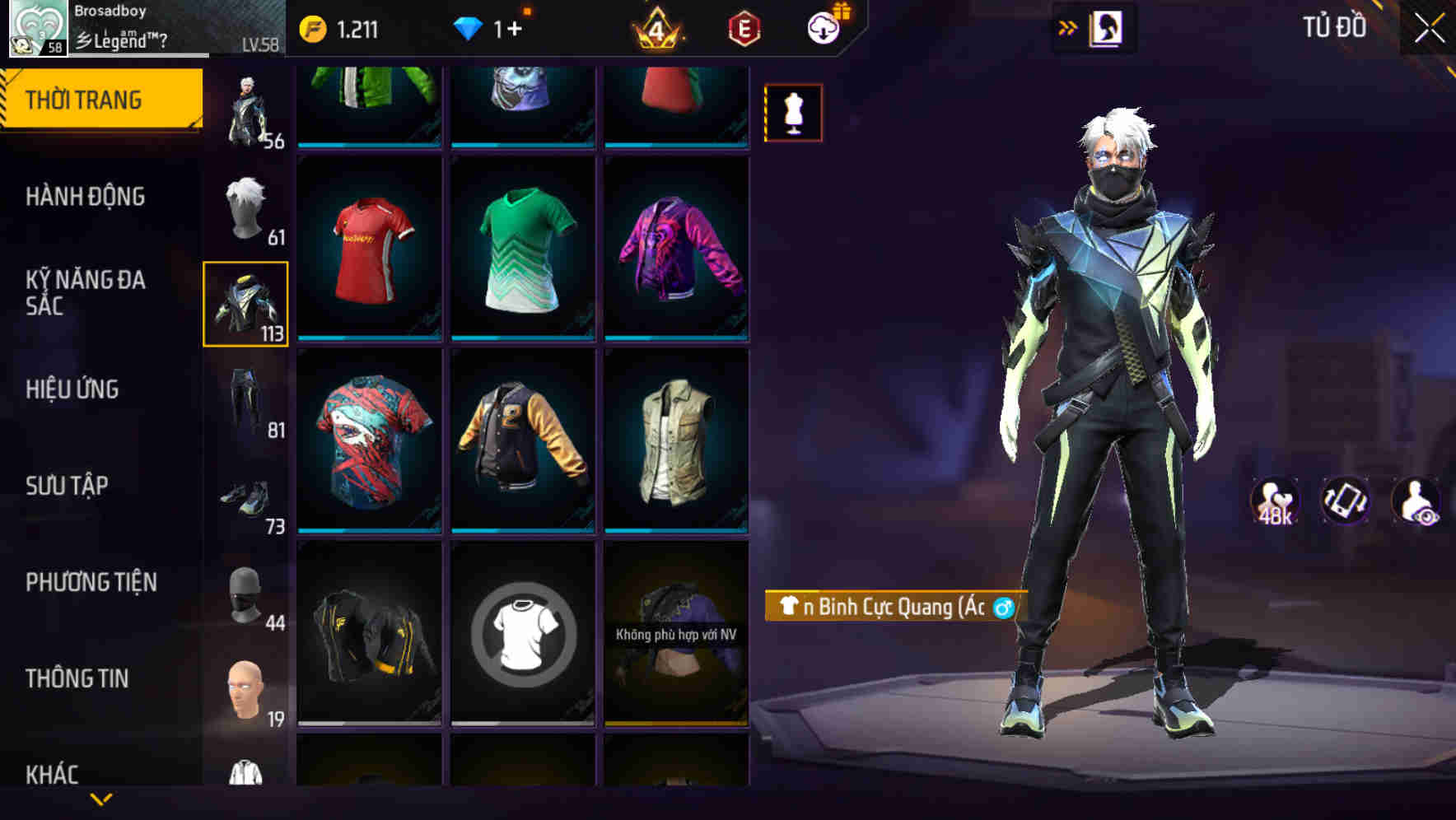Select the mannequin display icon
This screenshot has width=1456, height=820.
point(792,112)
